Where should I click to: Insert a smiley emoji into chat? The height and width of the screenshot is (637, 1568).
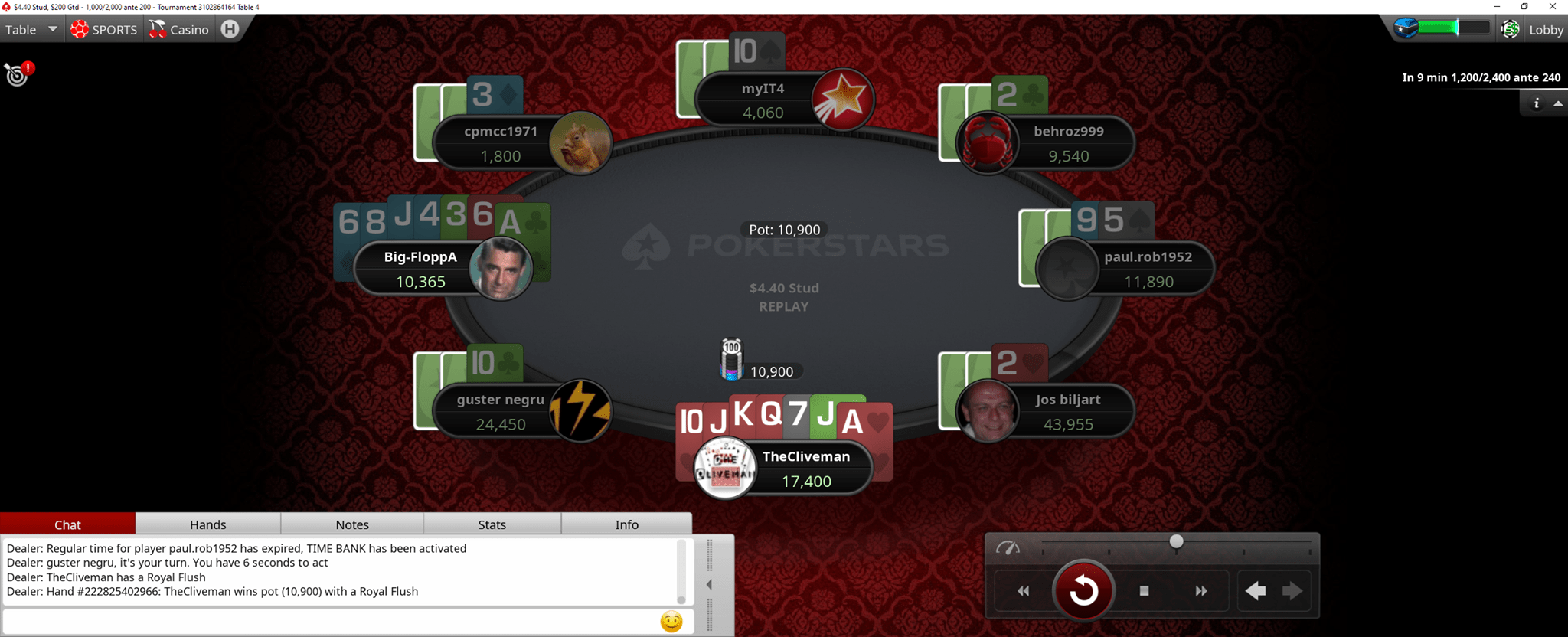[671, 622]
